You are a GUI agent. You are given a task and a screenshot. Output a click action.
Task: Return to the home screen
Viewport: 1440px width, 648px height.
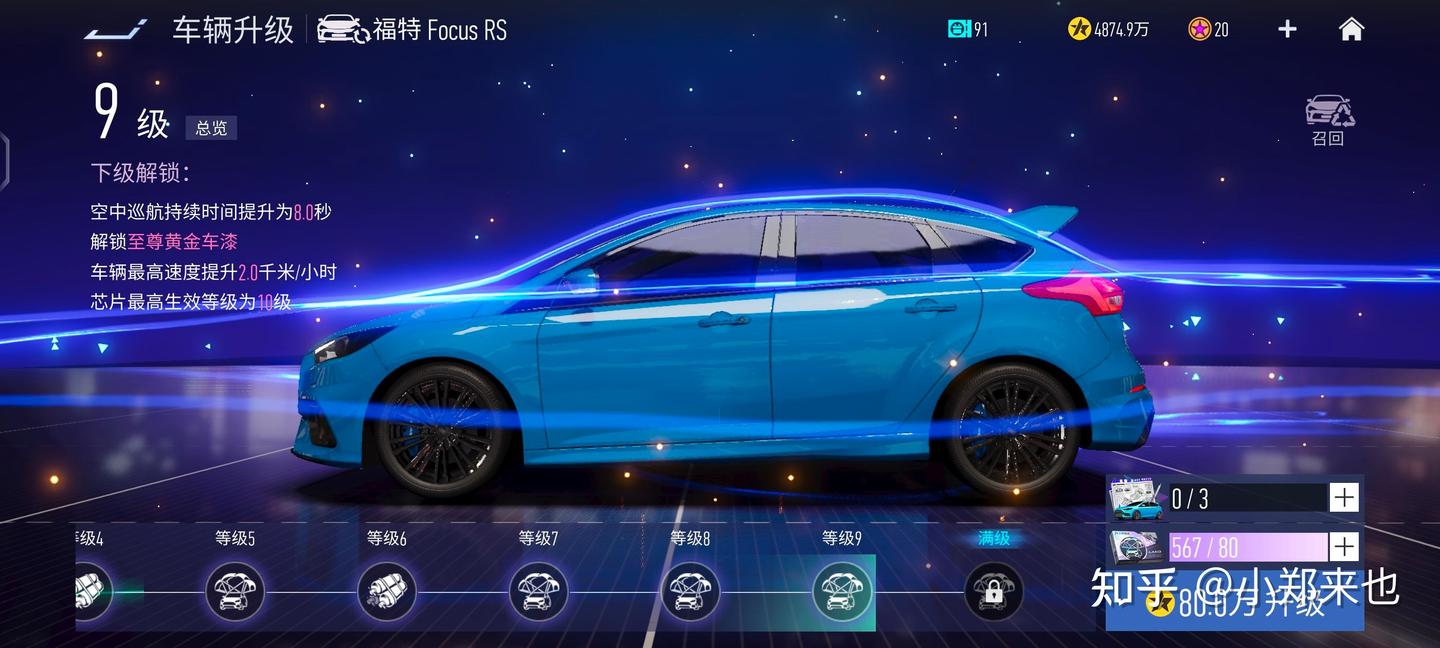[x=1351, y=29]
